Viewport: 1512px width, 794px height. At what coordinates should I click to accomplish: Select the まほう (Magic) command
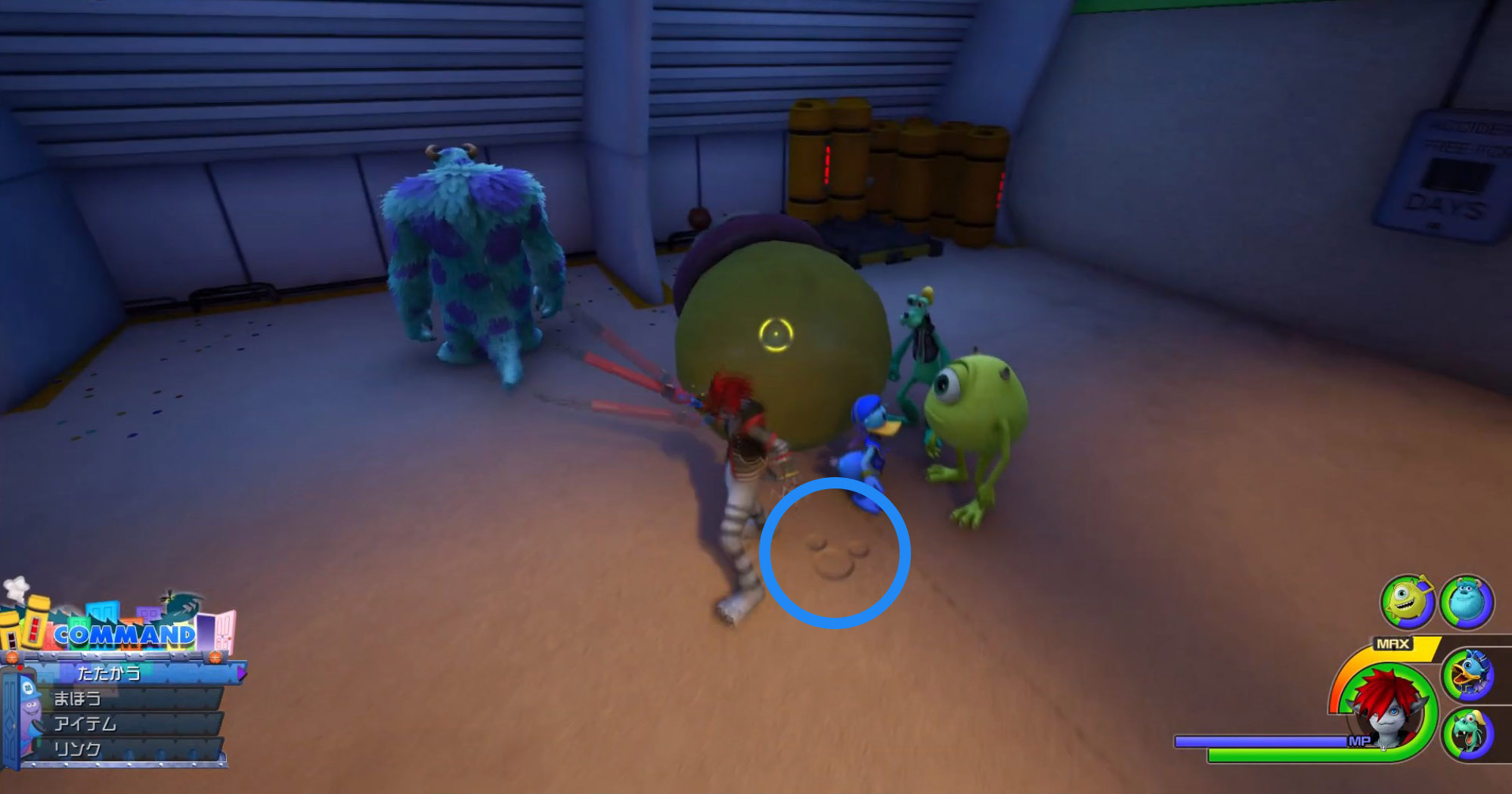point(78,698)
